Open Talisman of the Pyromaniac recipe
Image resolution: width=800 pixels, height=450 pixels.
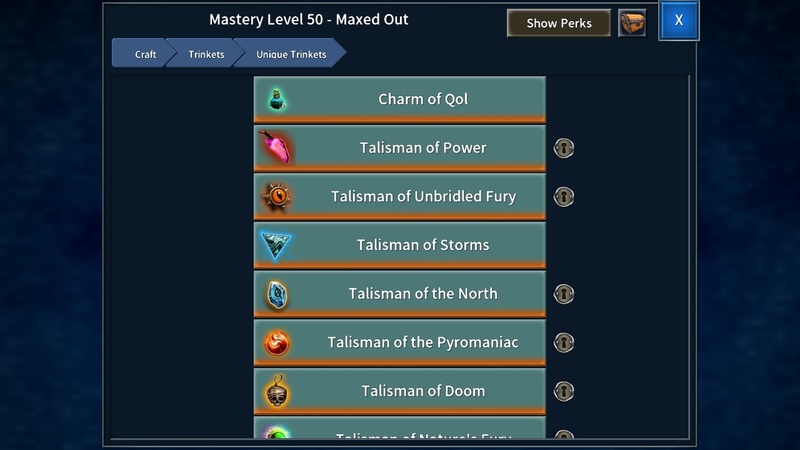pos(399,343)
